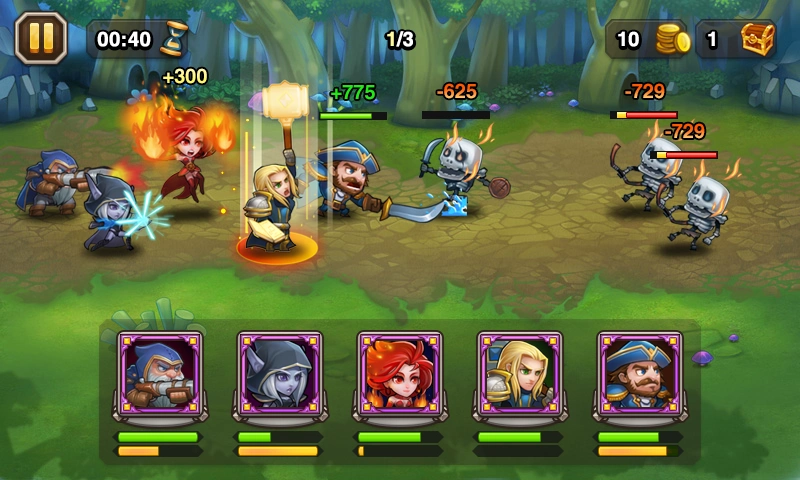Pause the battle with the pause button
The width and height of the screenshot is (800, 480).
coord(41,39)
